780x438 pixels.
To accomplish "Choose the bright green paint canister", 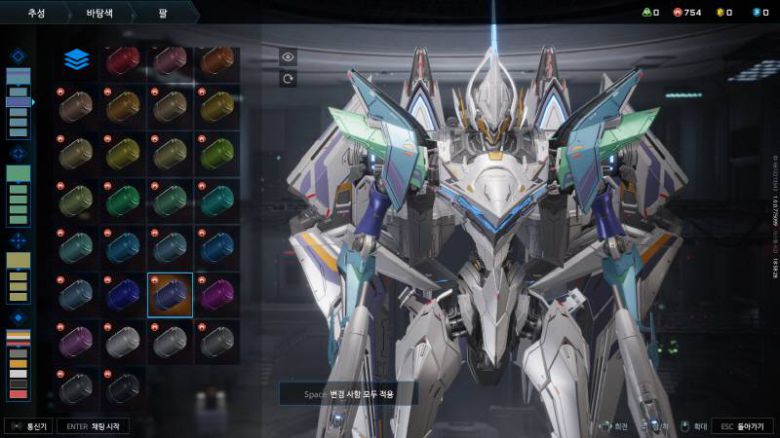I will [216, 153].
